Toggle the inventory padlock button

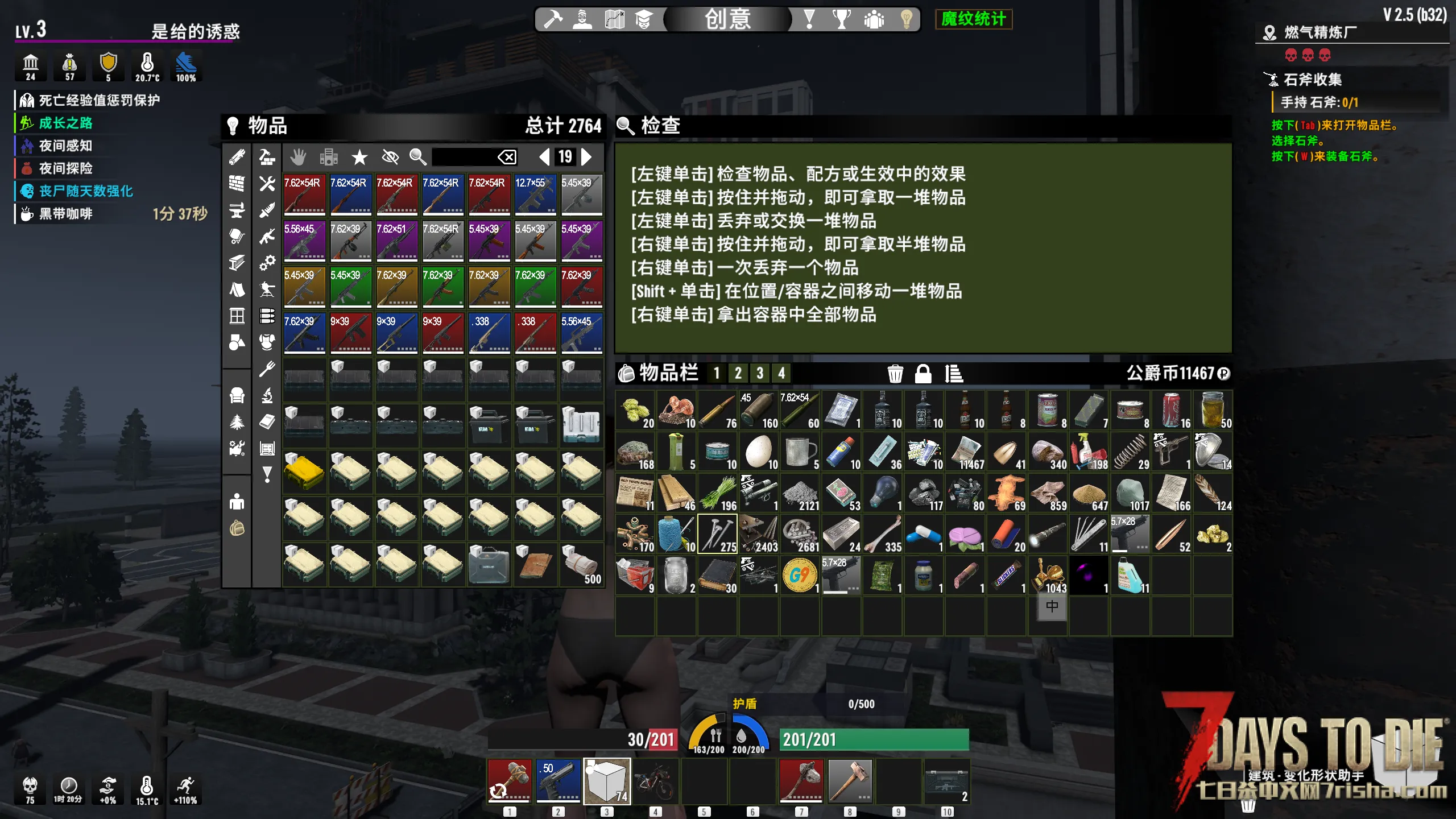923,374
